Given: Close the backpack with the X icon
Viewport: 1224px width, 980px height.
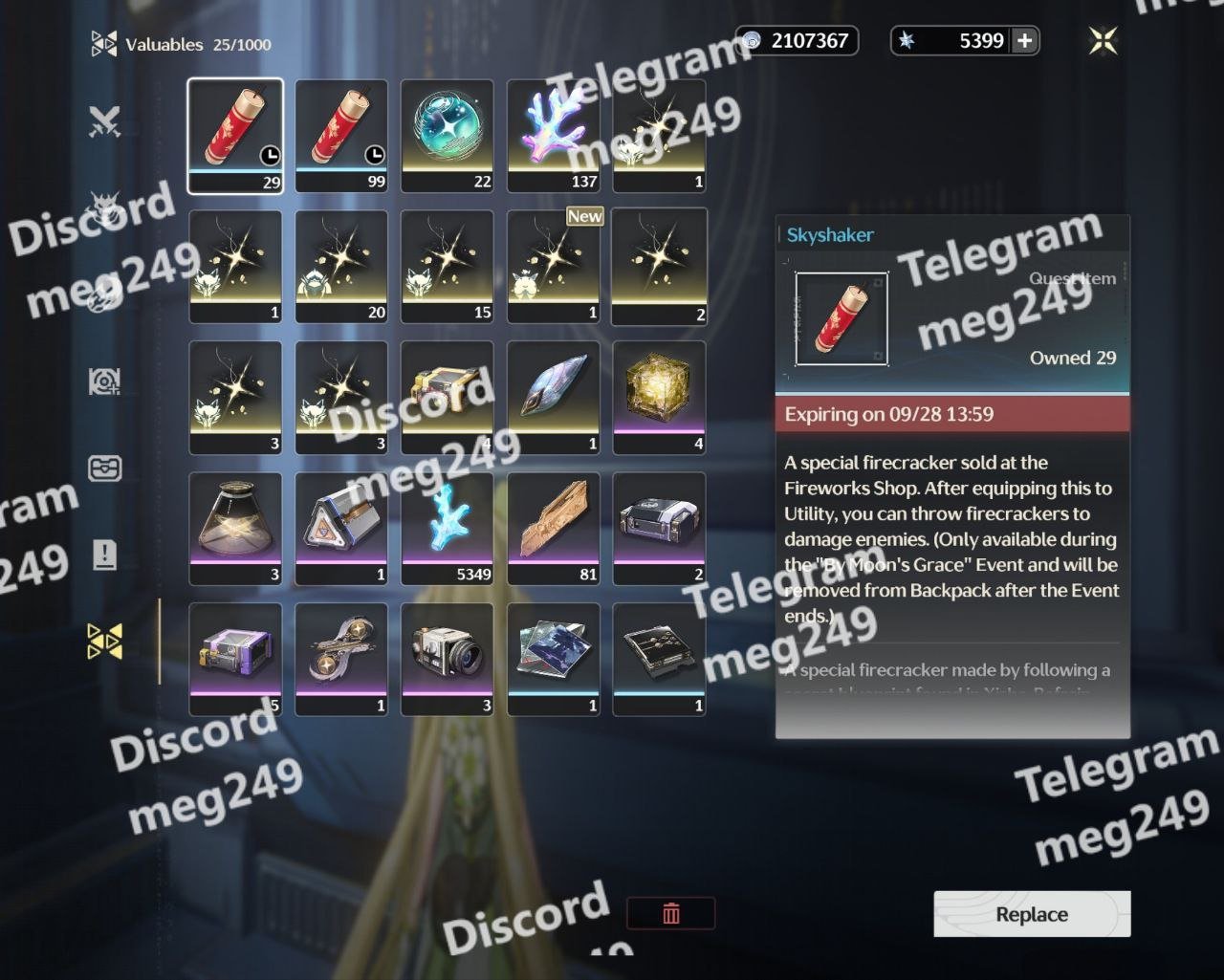Looking at the screenshot, I should [1103, 41].
